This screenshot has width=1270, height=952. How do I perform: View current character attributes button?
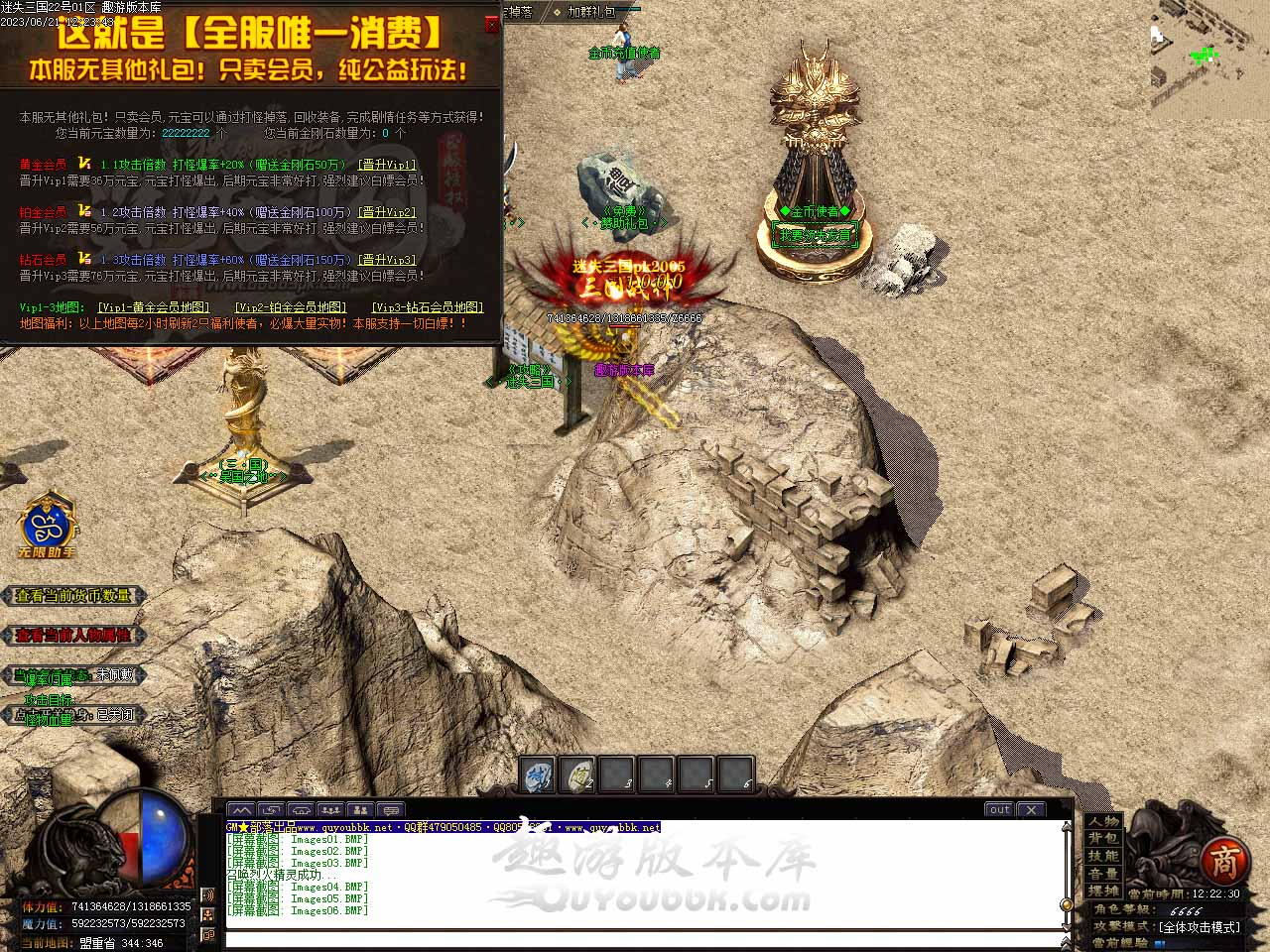point(73,636)
